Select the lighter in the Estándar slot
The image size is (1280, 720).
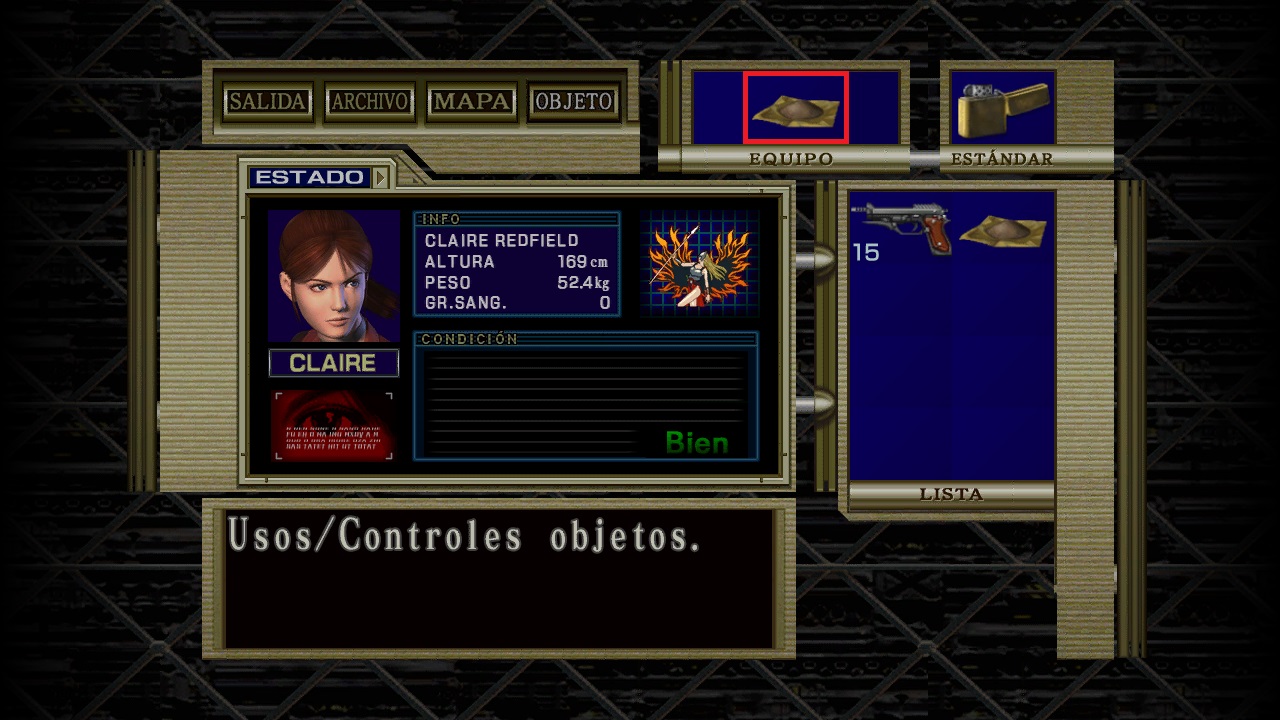point(1003,108)
